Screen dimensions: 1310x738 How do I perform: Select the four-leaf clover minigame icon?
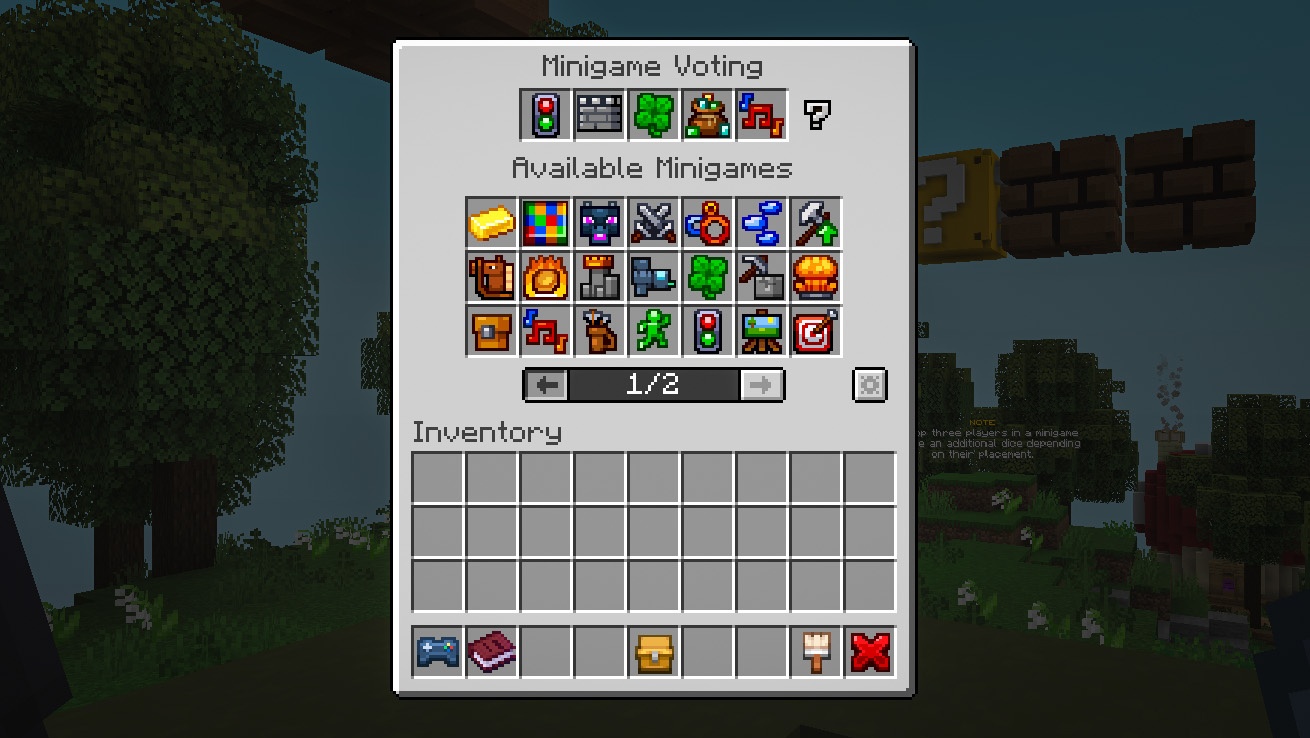708,278
